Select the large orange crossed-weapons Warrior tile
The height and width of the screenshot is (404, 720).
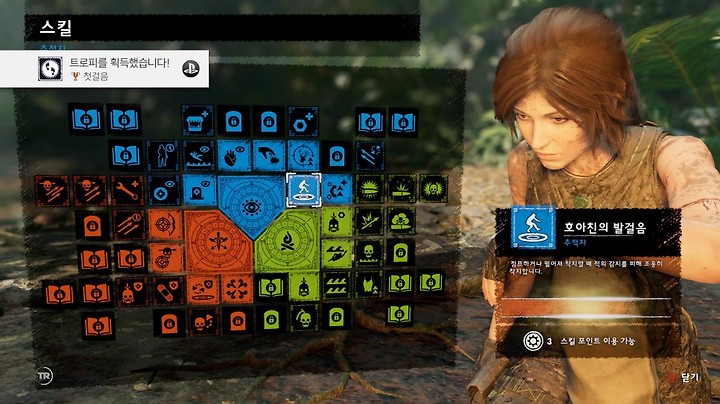coord(212,242)
